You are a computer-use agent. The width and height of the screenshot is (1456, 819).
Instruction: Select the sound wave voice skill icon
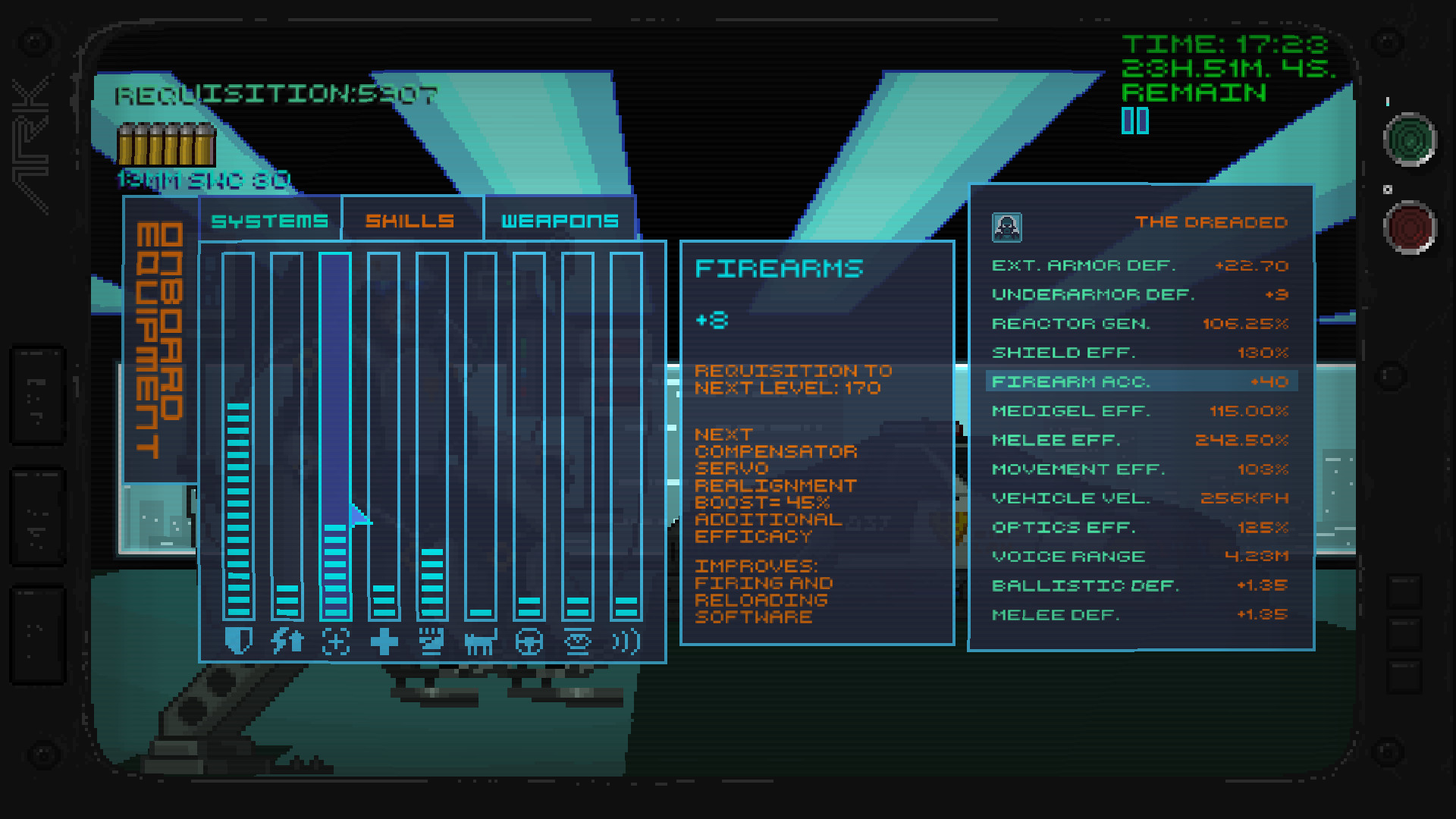tap(626, 641)
